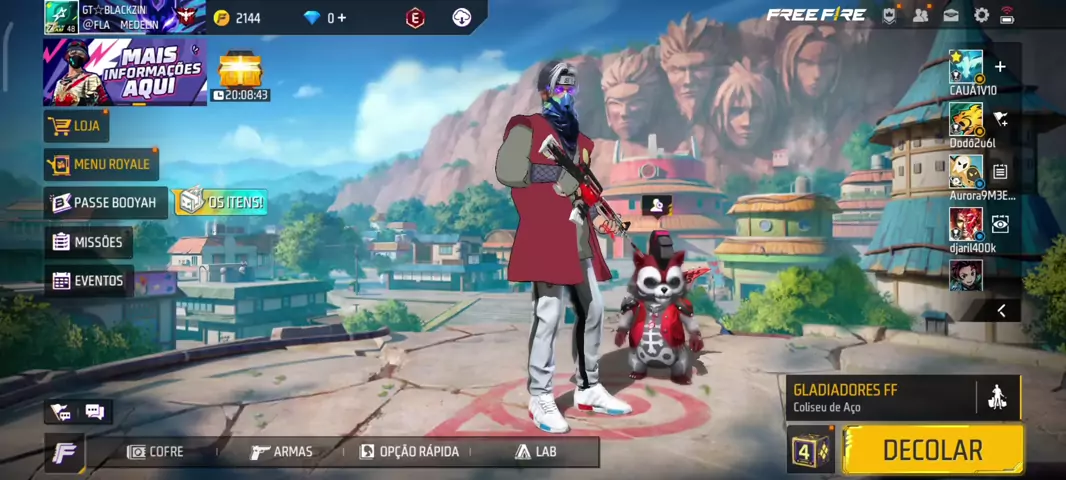Open the chat speech bubbles icon

pyautogui.click(x=95, y=411)
